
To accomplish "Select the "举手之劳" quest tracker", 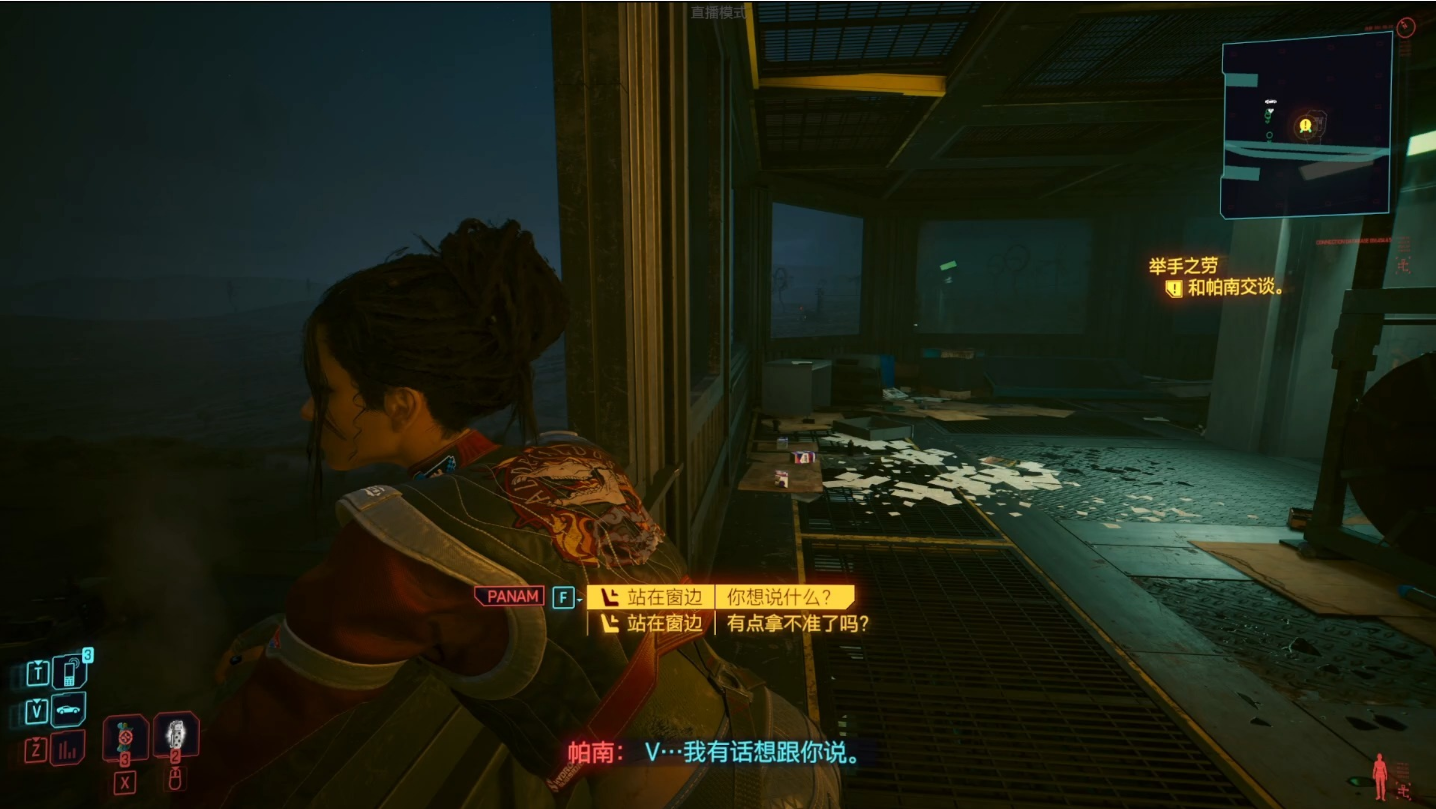I will (1183, 266).
